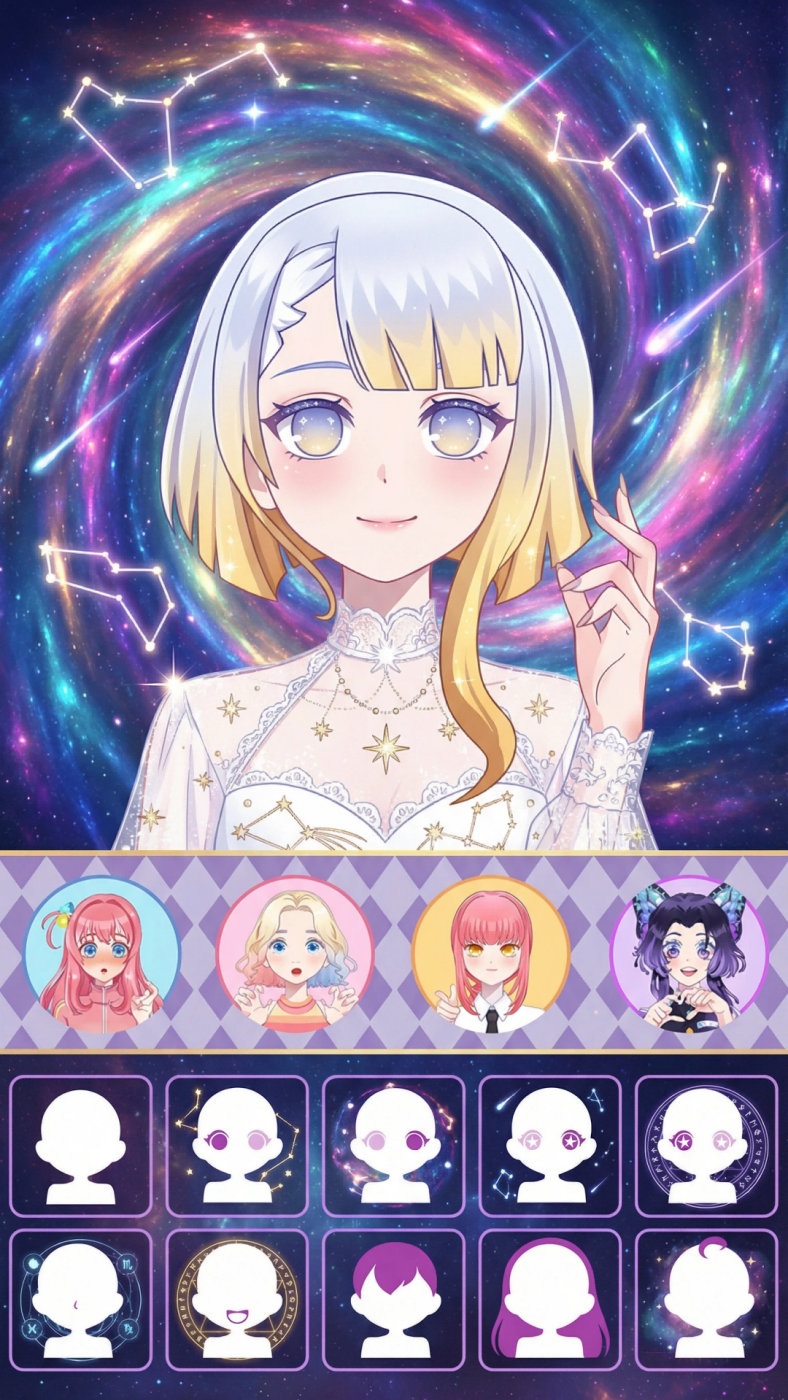Select eyes option with gold constellation background
This screenshot has width=788, height=1400.
[237, 1145]
